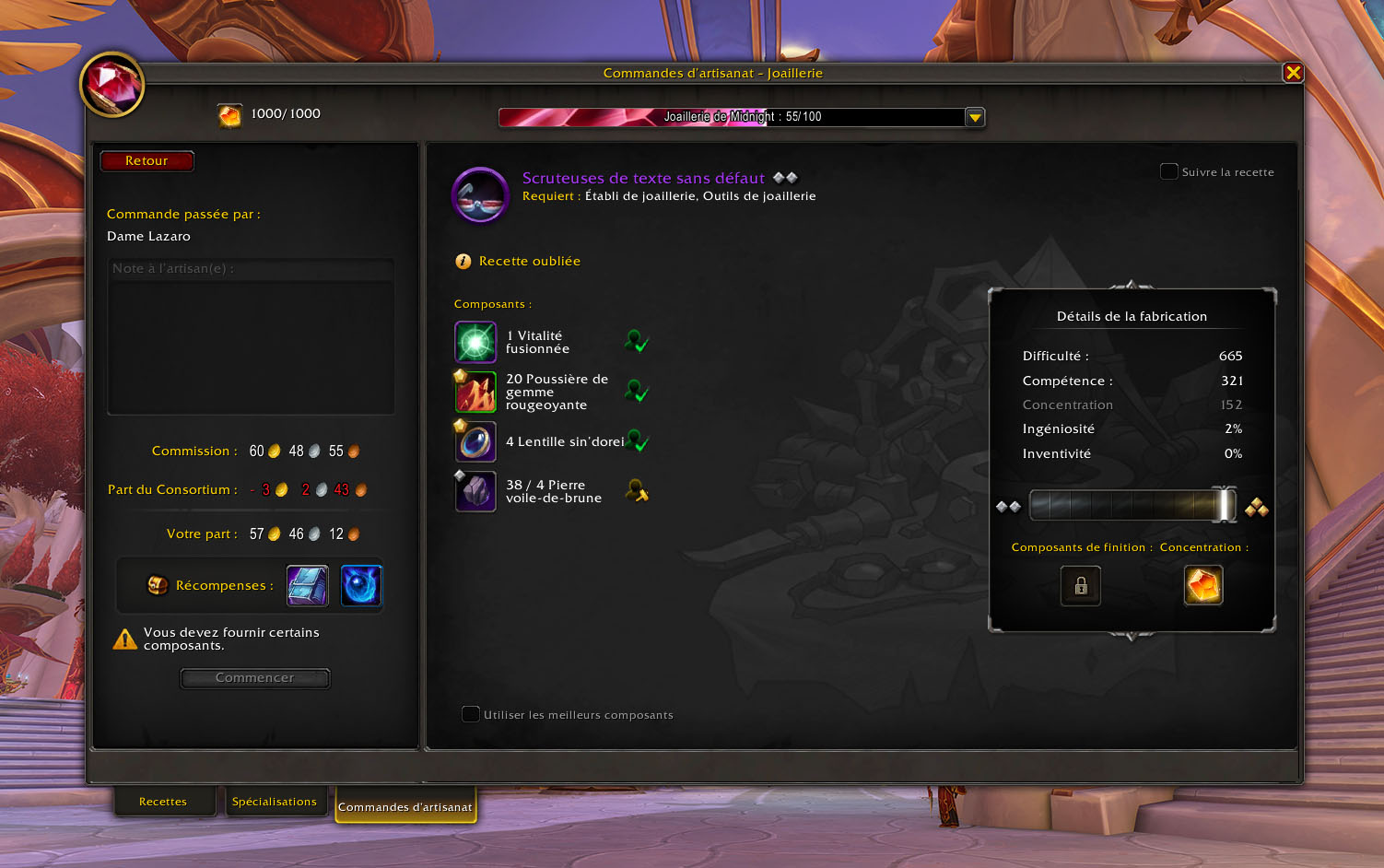Close the crafting orders window

pyautogui.click(x=1293, y=73)
